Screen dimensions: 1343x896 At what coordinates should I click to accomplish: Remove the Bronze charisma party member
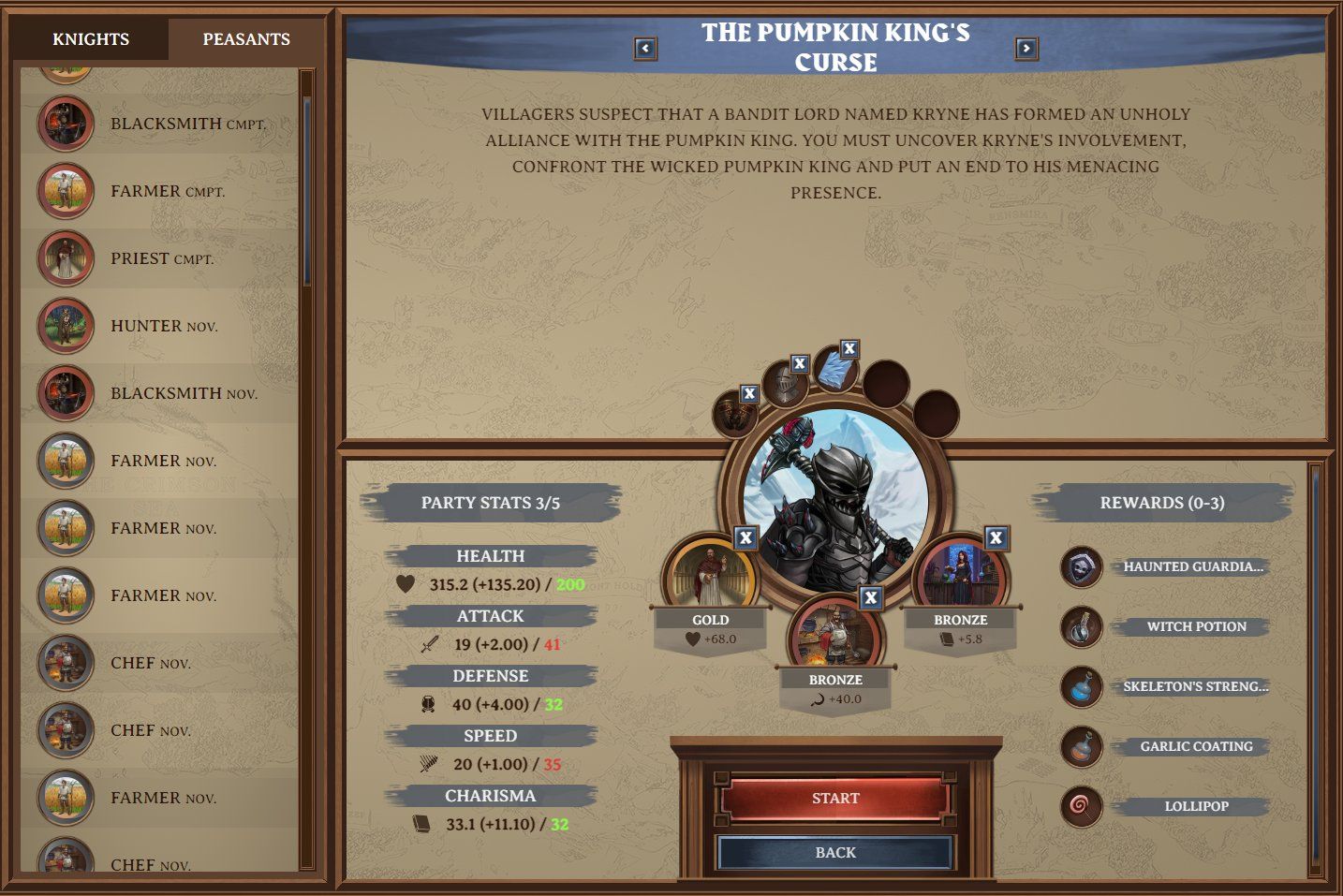(996, 537)
